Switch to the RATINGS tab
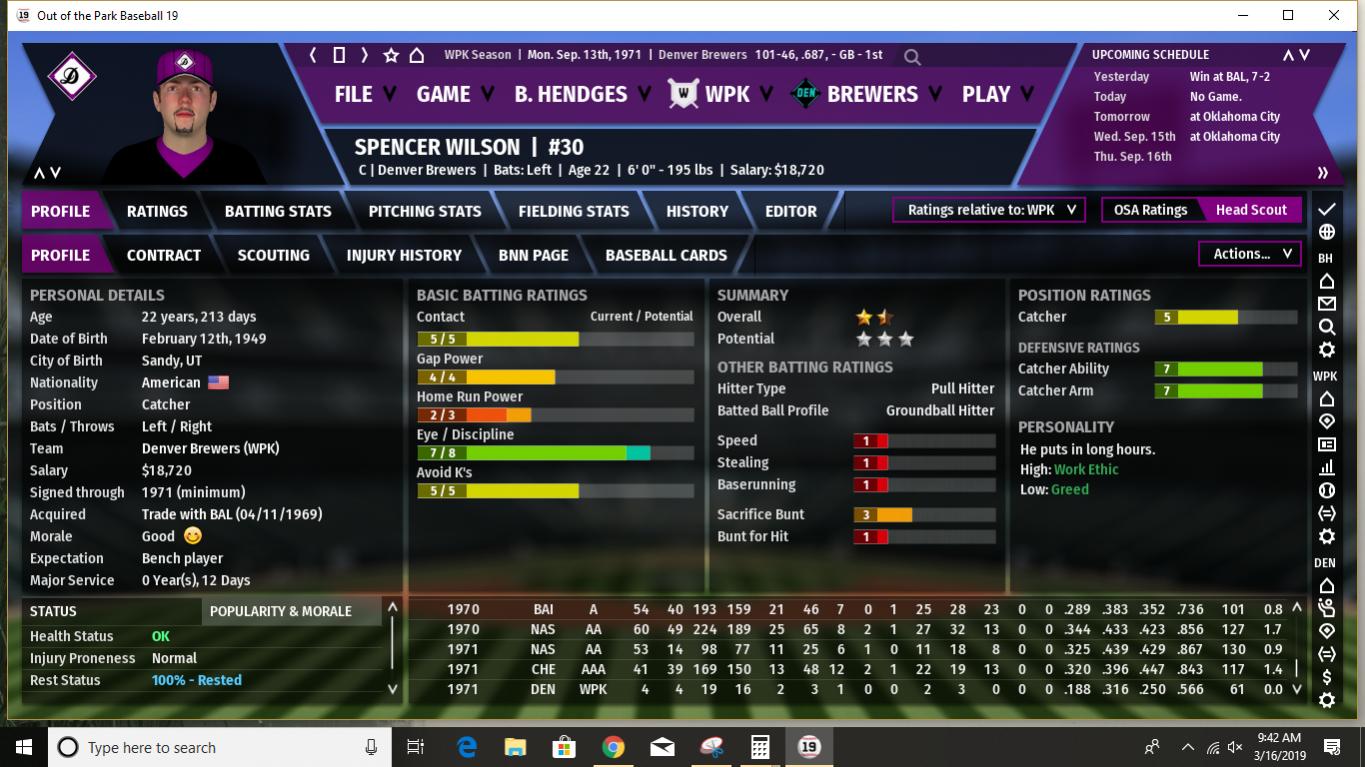The width and height of the screenshot is (1365, 767). (157, 211)
